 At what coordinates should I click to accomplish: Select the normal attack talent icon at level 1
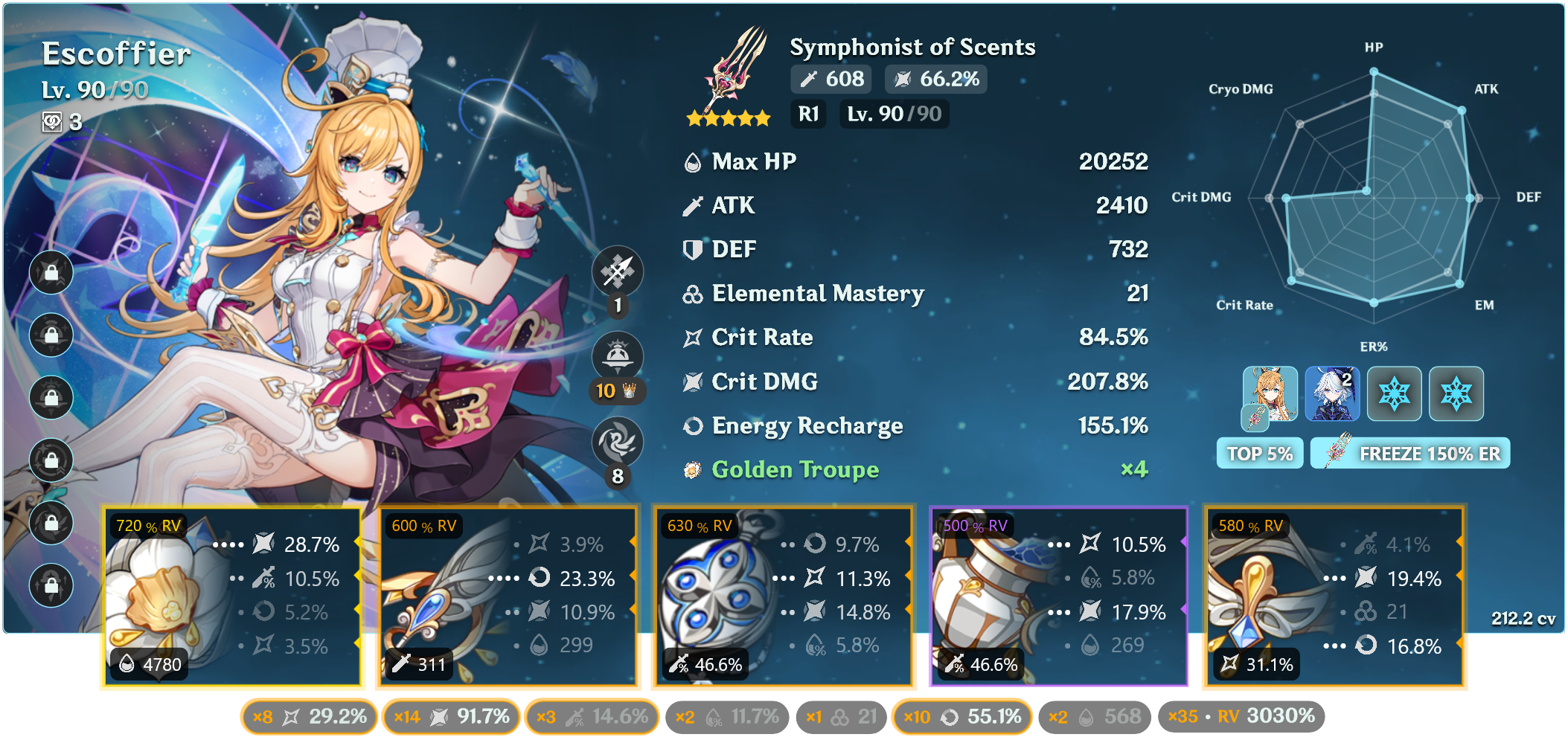pyautogui.click(x=617, y=271)
